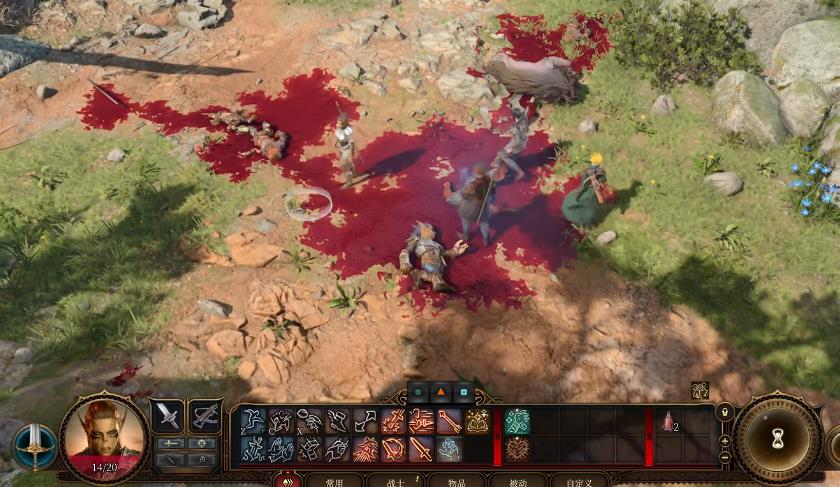Click the melee sword weapon slot
Screen dimensions: 840x487
click(x=168, y=416)
